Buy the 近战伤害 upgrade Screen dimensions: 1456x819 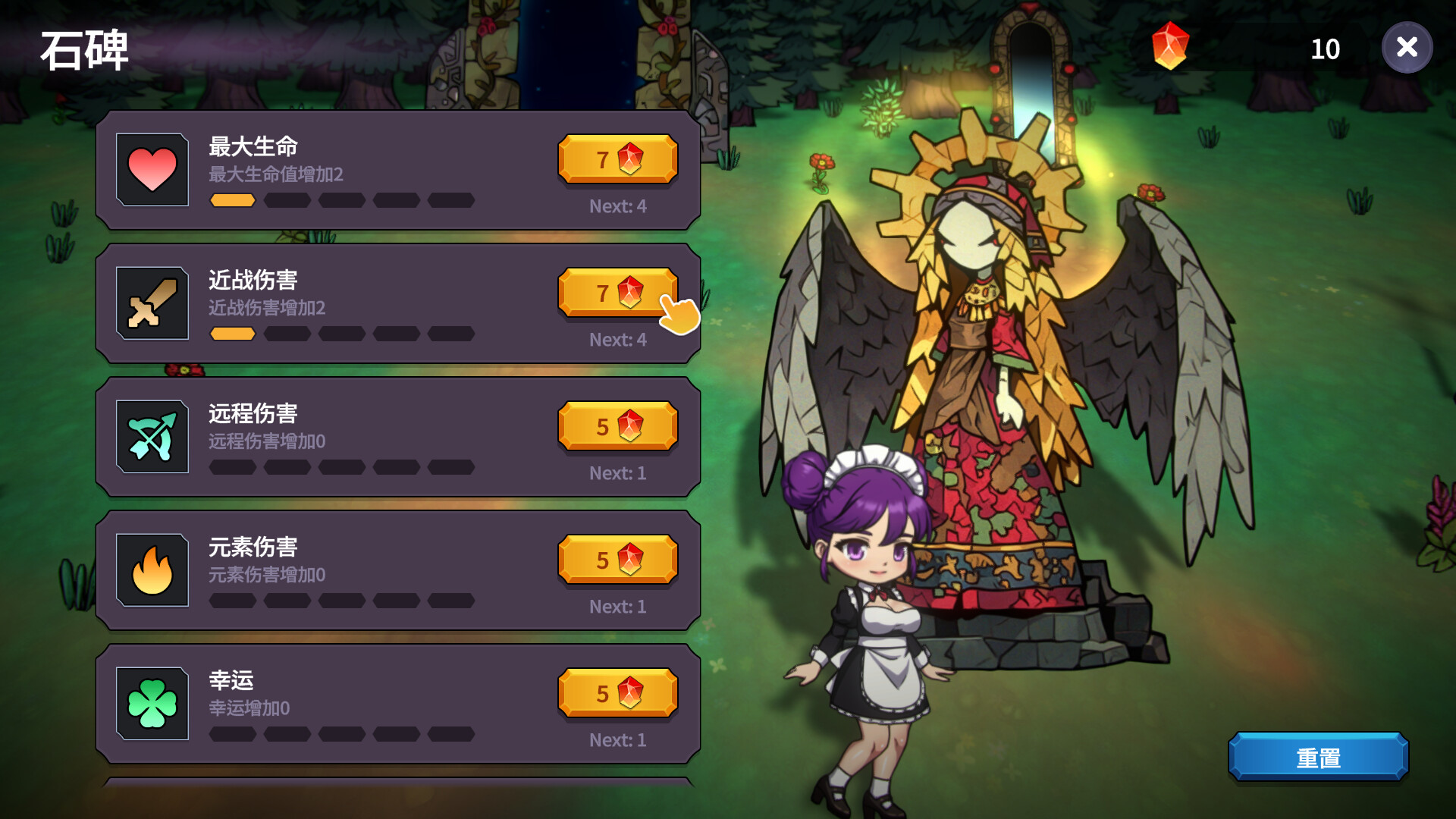click(617, 293)
